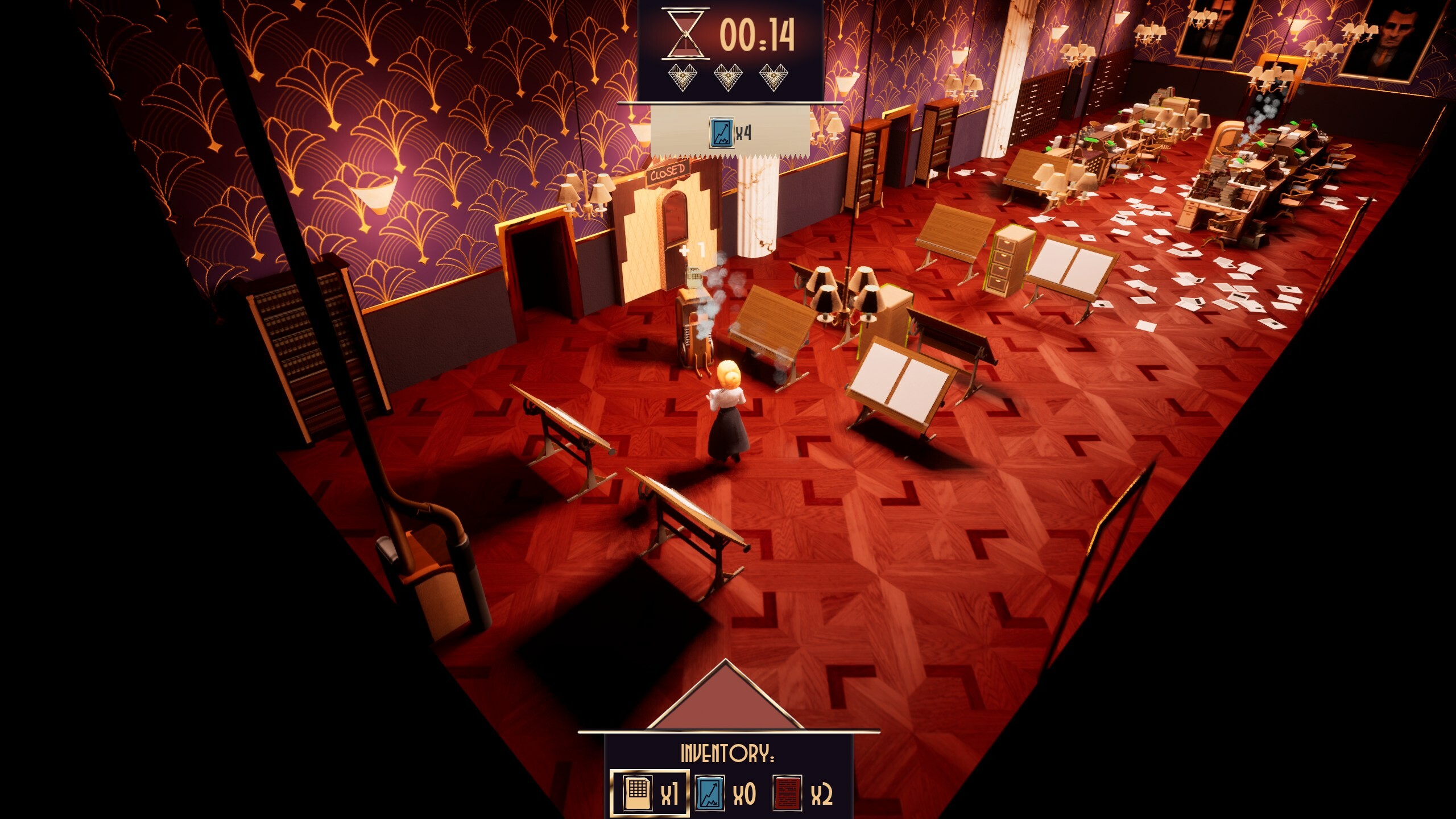Click the x4 quest requirement counter
This screenshot has width=1456, height=819.
[743, 133]
